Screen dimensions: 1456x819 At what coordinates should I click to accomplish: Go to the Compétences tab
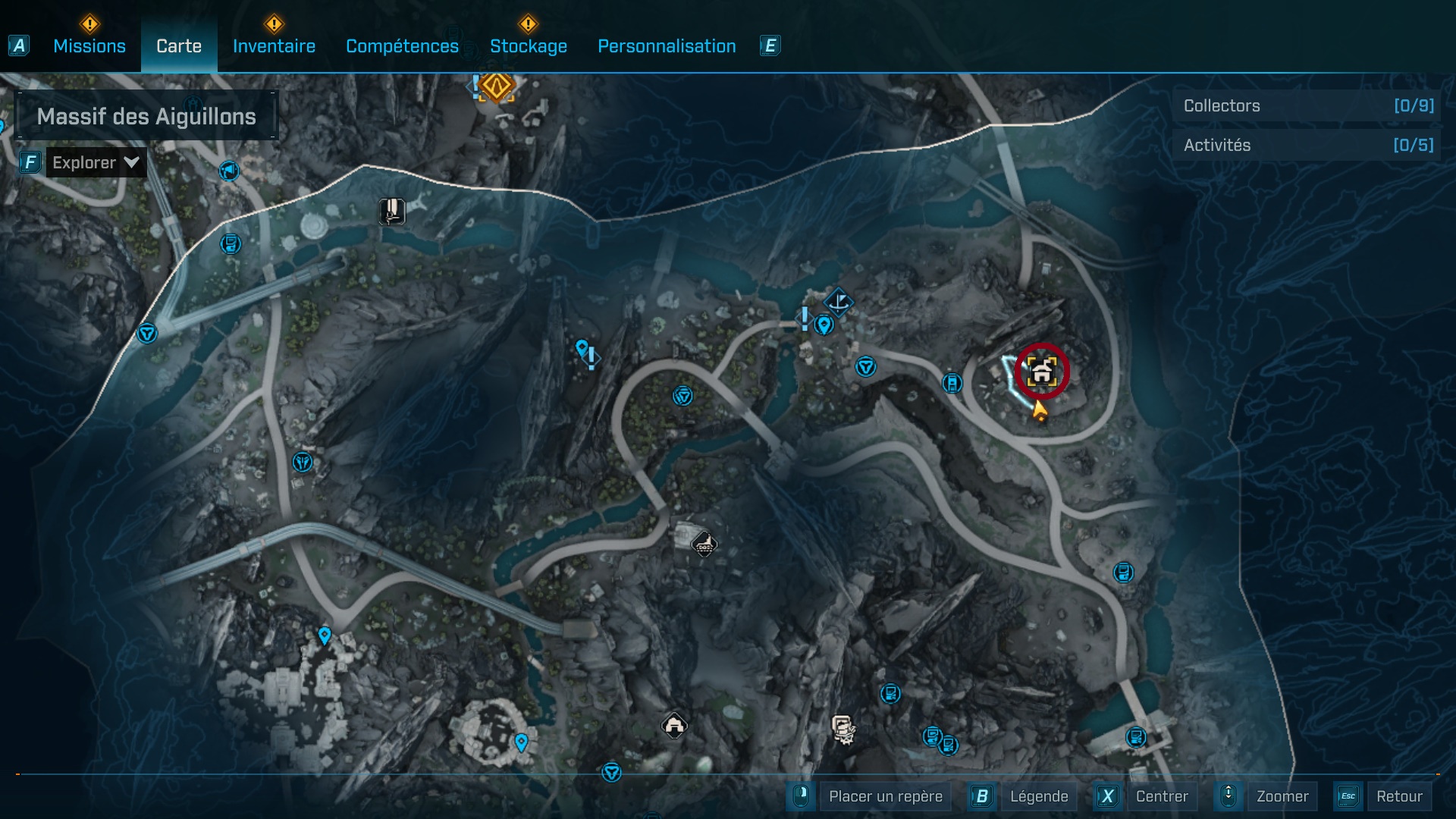click(x=402, y=46)
